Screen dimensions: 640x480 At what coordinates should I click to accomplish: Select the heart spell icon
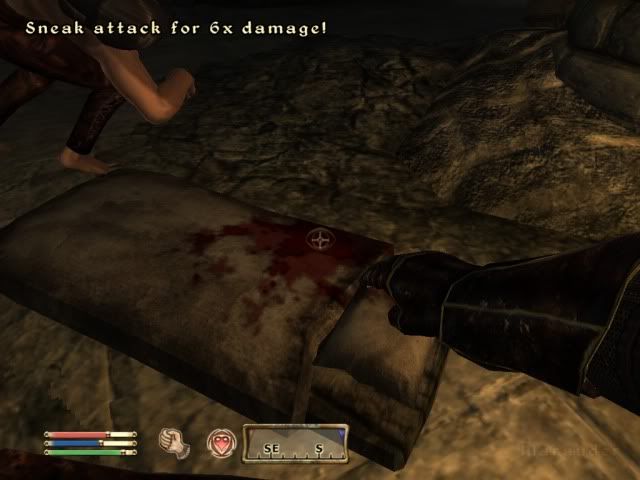click(x=220, y=443)
